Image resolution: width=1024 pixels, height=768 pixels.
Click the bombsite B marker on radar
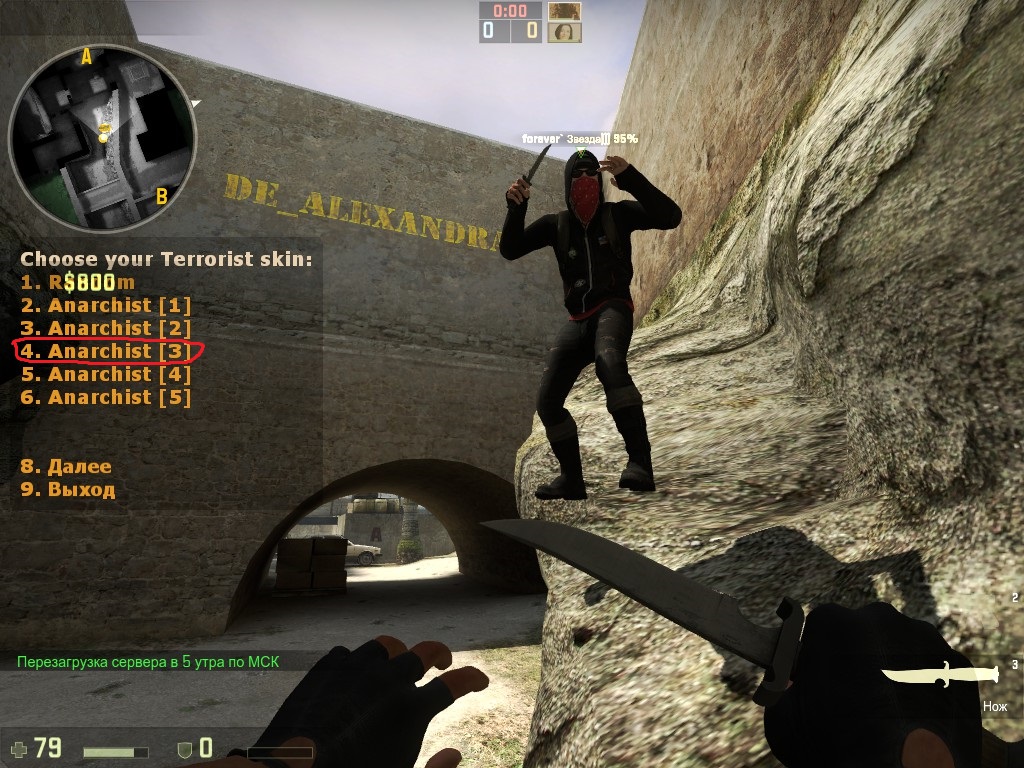pyautogui.click(x=161, y=196)
